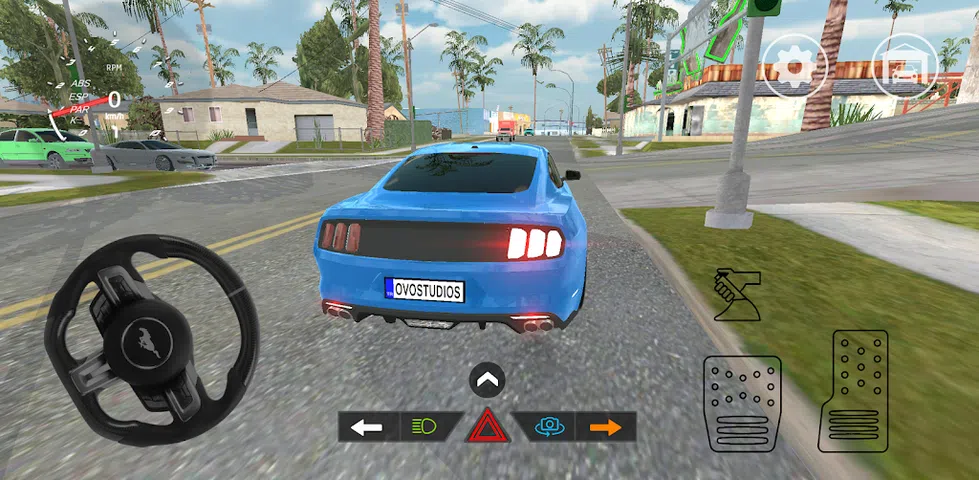Step on the brake pedal
979x480 pixels.
pyautogui.click(x=742, y=403)
